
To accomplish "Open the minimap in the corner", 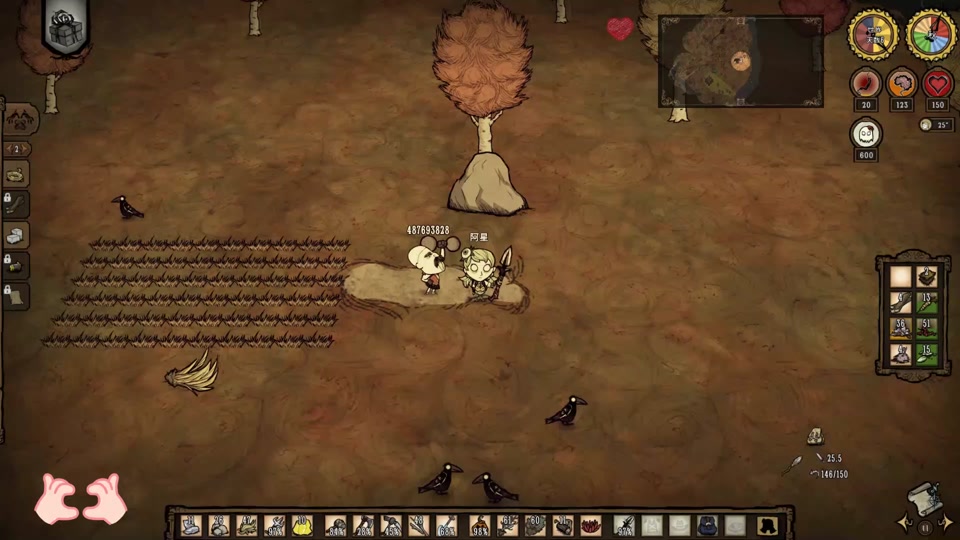I will pos(740,61).
